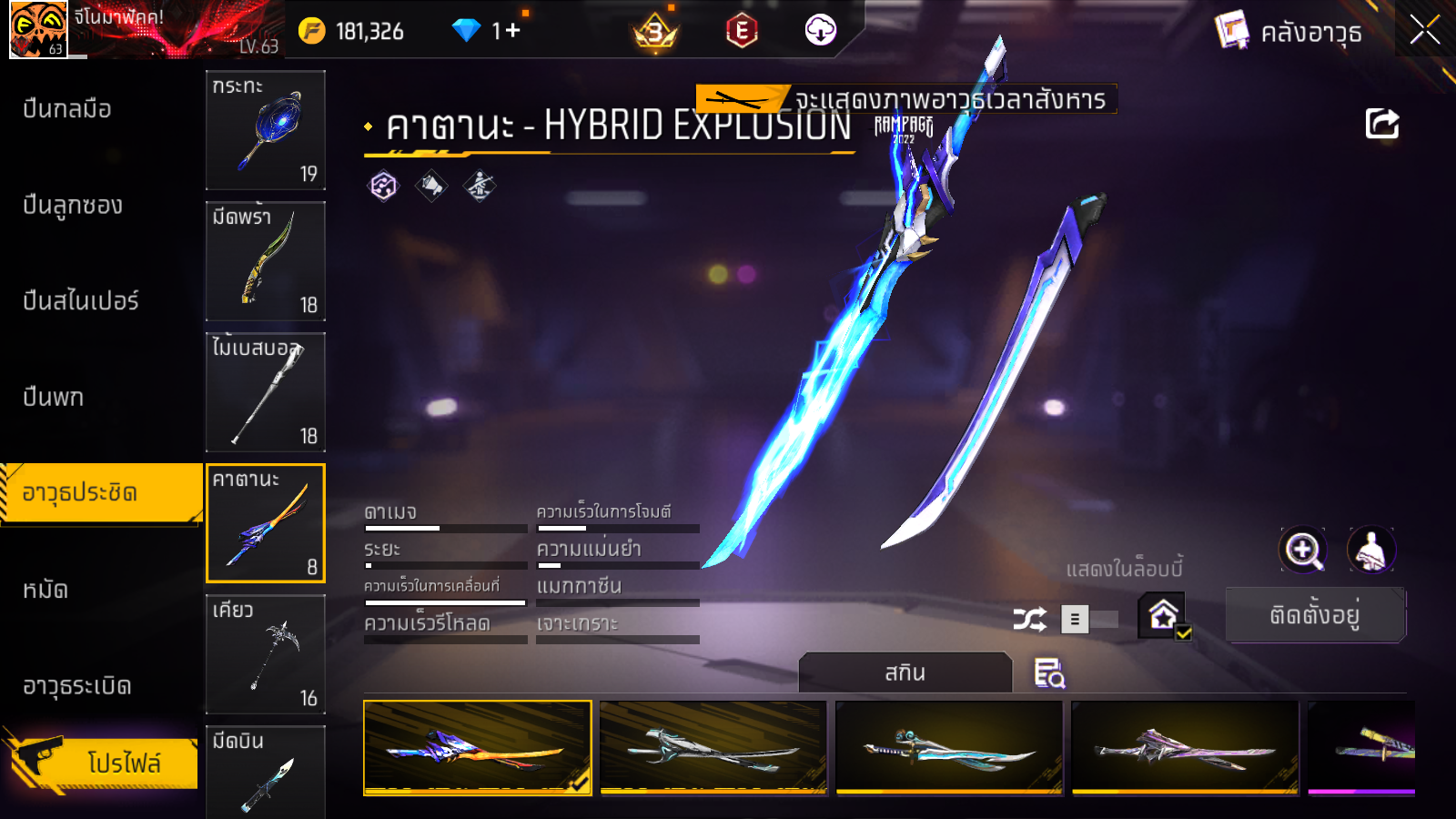Open the สกิน skin tab
1456x819 pixels.
(905, 673)
